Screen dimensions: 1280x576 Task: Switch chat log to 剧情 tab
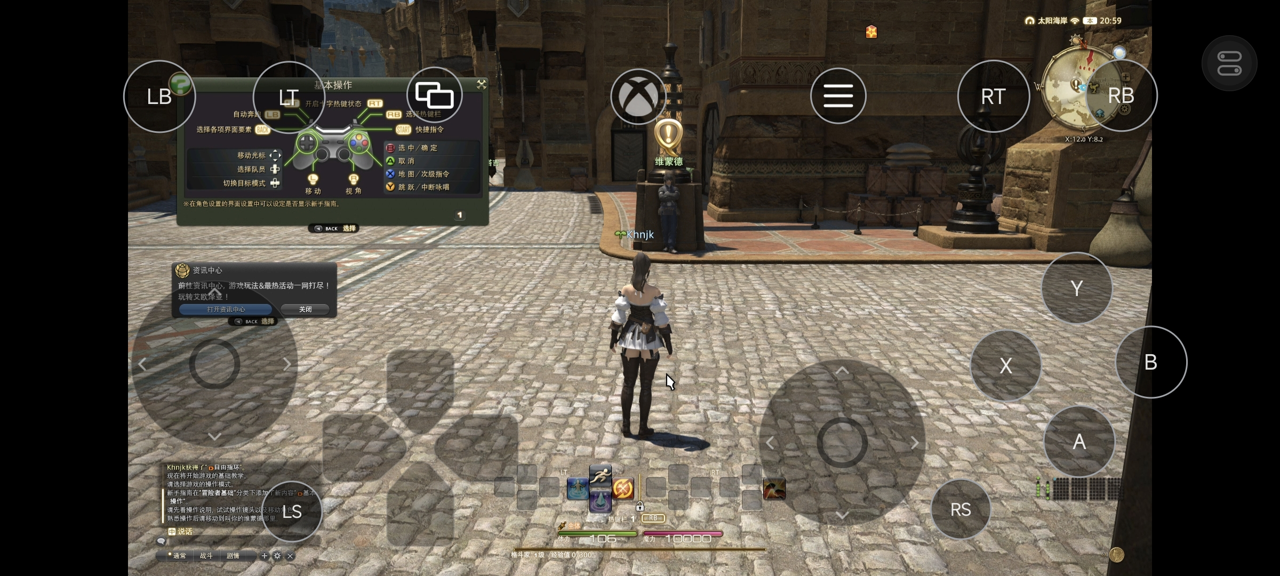(x=233, y=555)
